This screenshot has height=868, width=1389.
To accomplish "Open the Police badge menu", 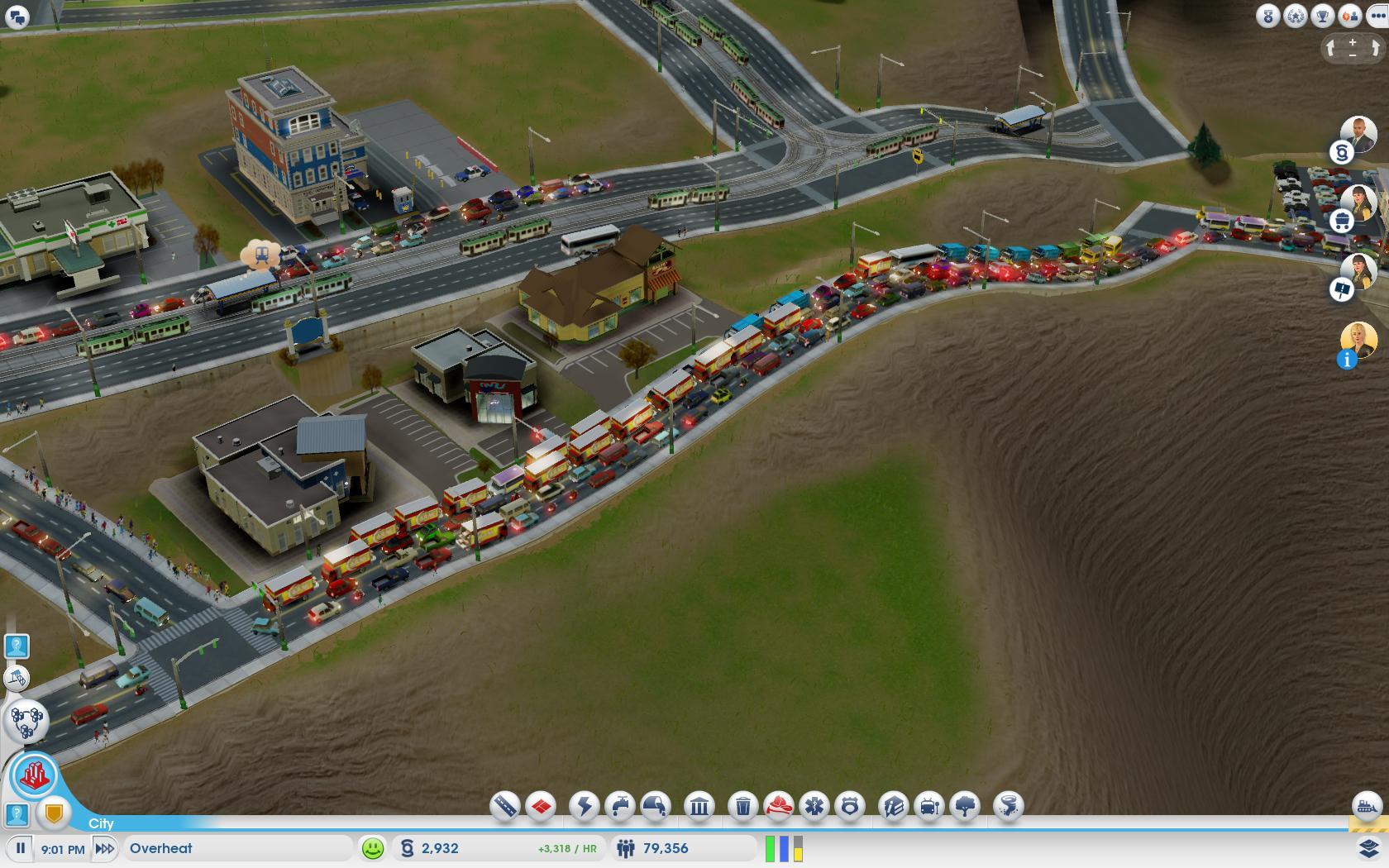I will (850, 805).
